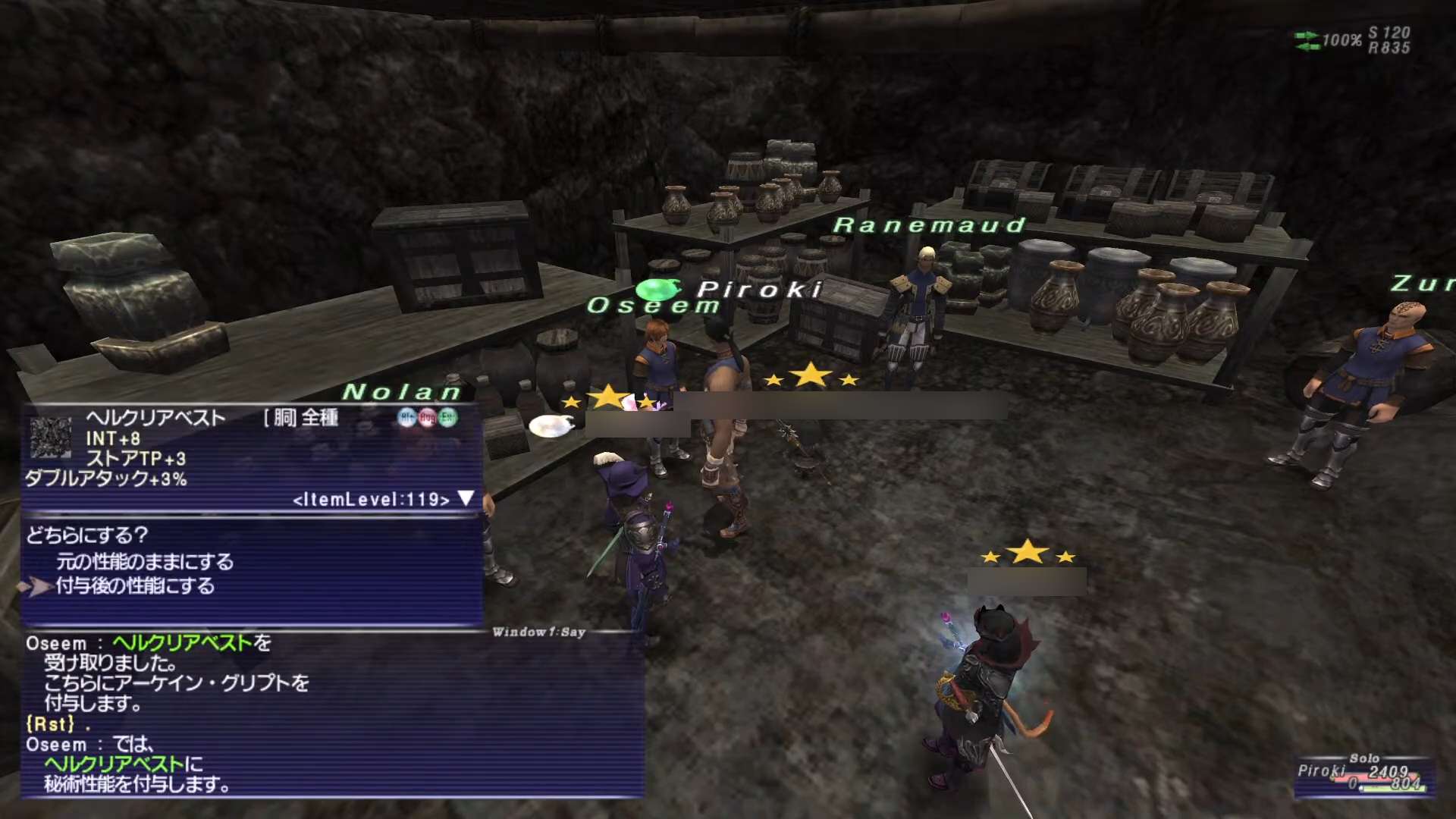Click the Window1:Say chat log tab
1456x819 pixels.
(538, 632)
